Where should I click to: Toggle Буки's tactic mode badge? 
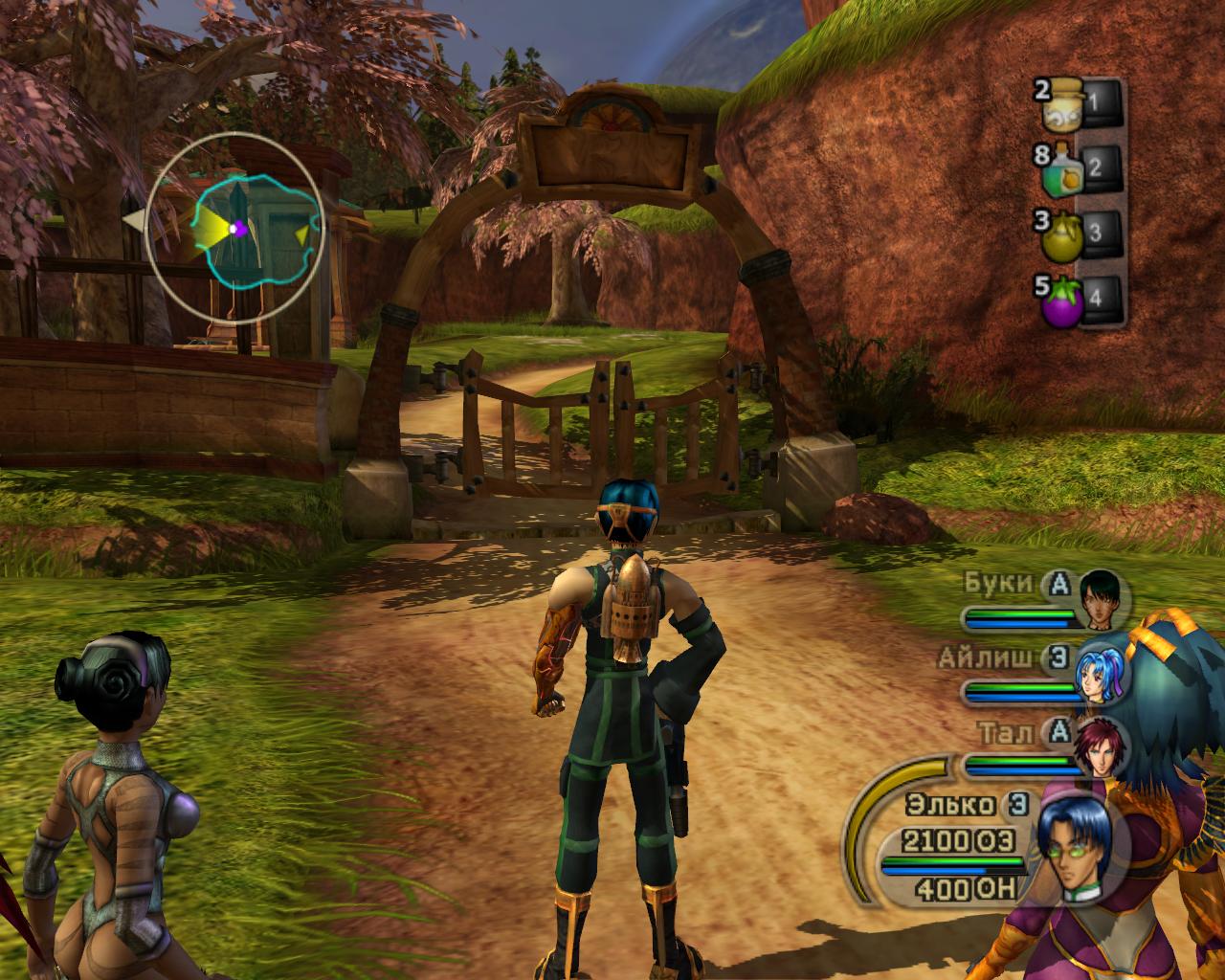pyautogui.click(x=1058, y=583)
